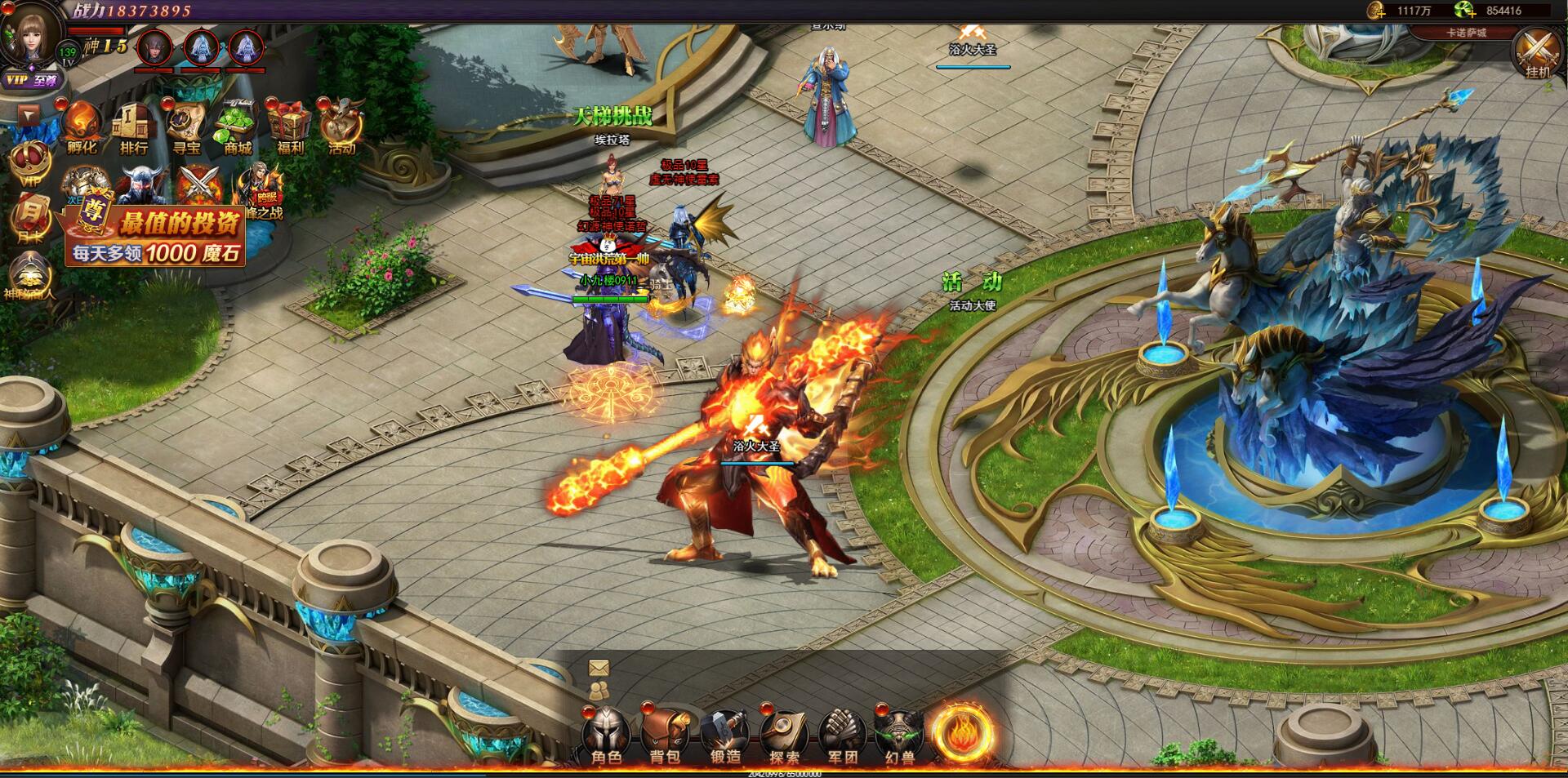Open the 探索 exploration menu

click(784, 734)
